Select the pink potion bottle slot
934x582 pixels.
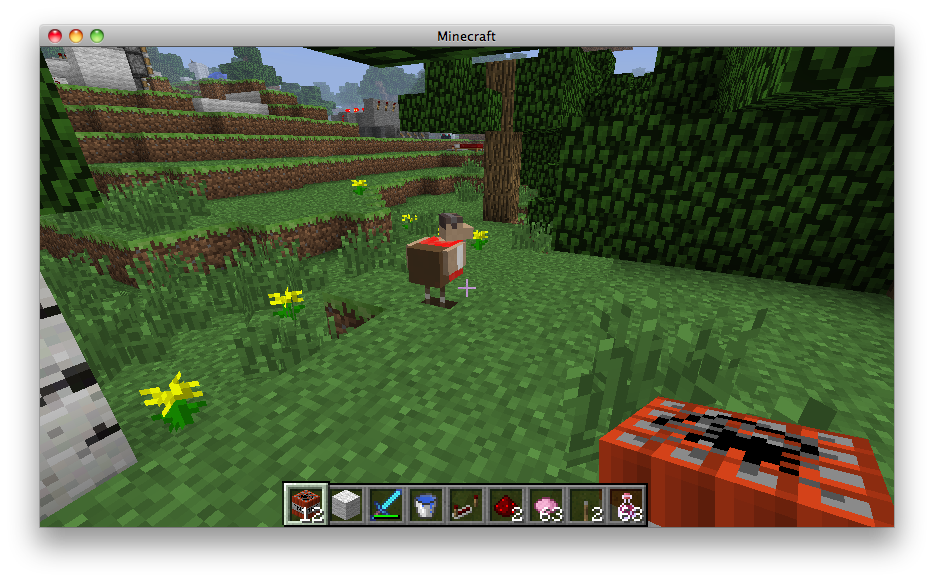[627, 505]
